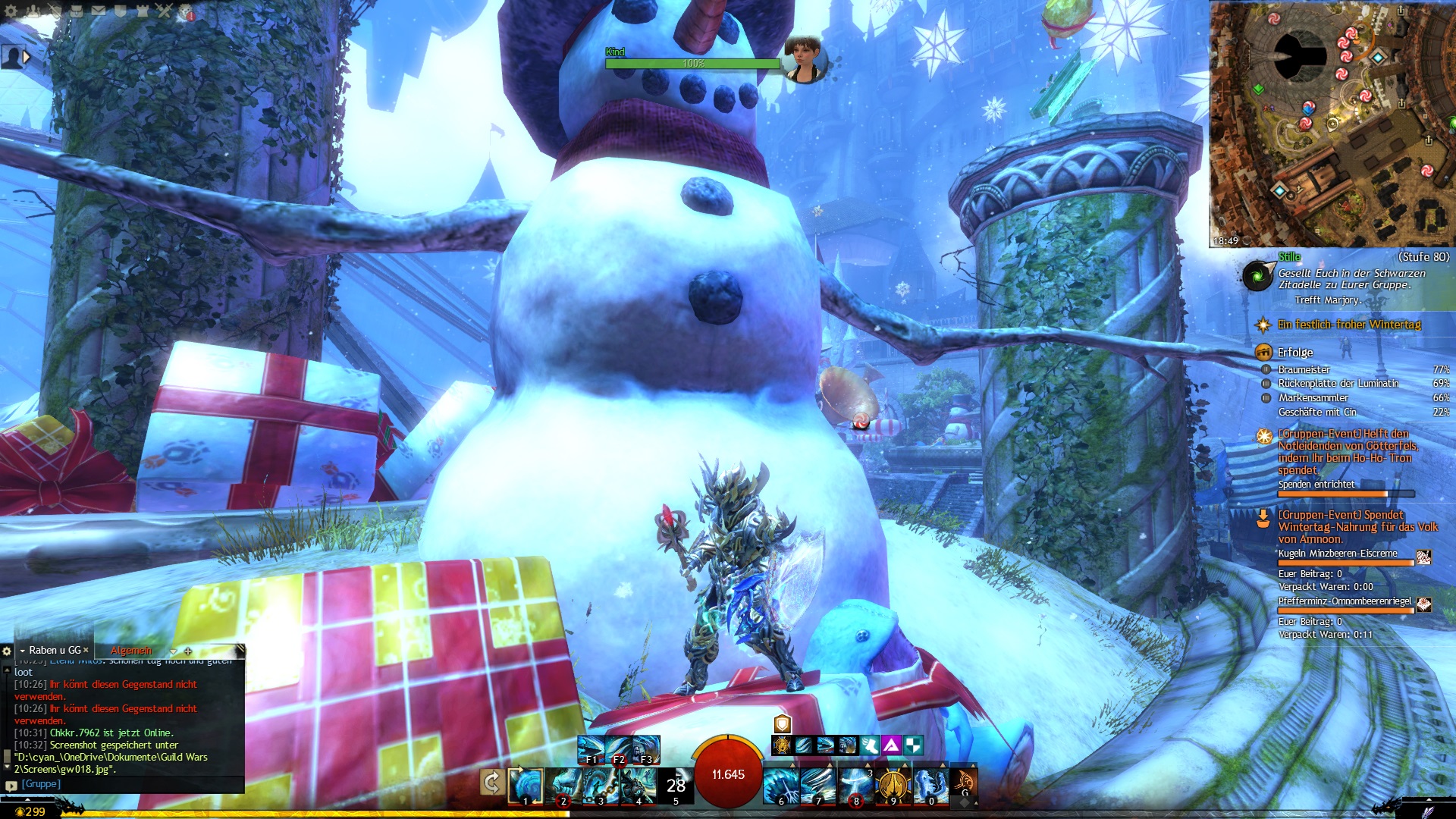1456x819 pixels.
Task: Switch to the Allgemein chat tab
Action: pyautogui.click(x=131, y=651)
